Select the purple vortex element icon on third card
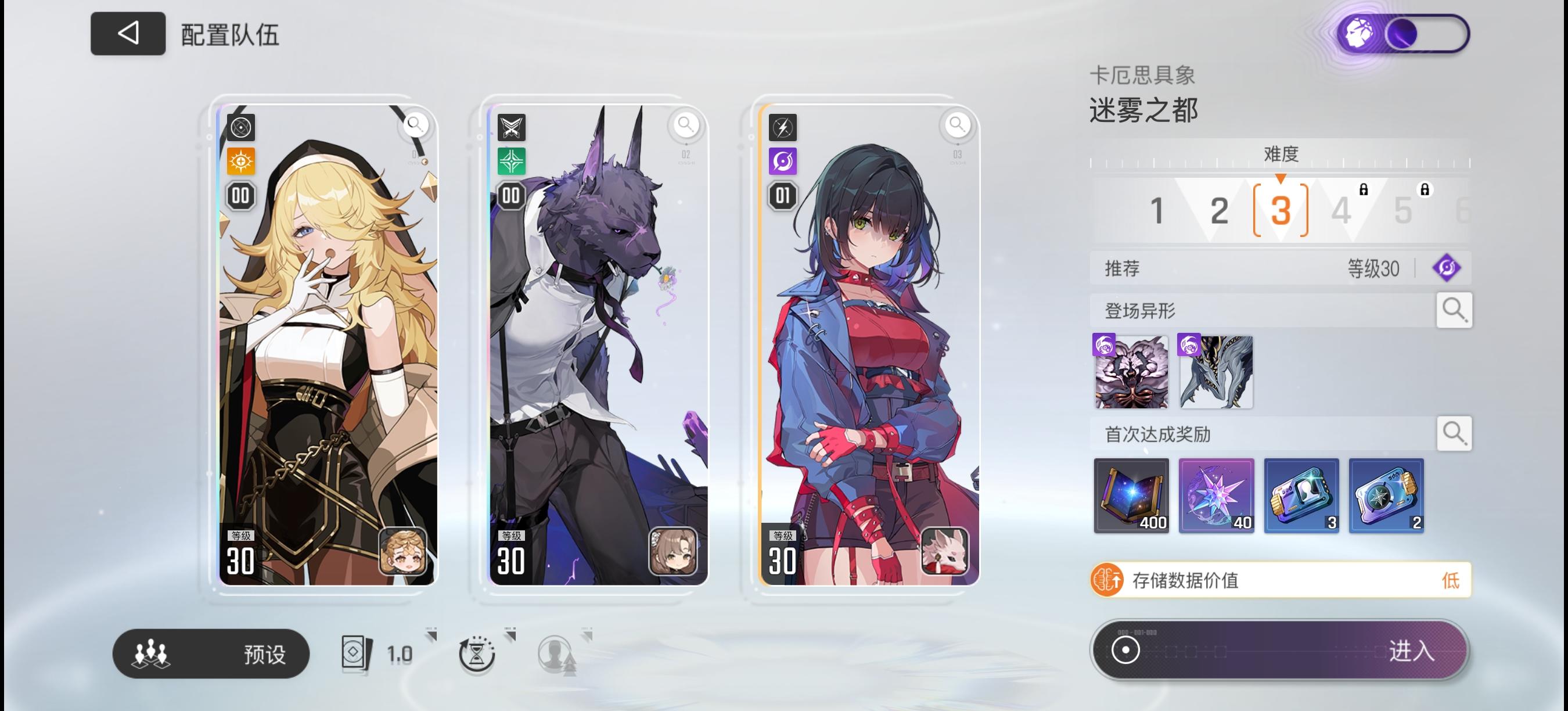The image size is (1568, 711). (783, 161)
